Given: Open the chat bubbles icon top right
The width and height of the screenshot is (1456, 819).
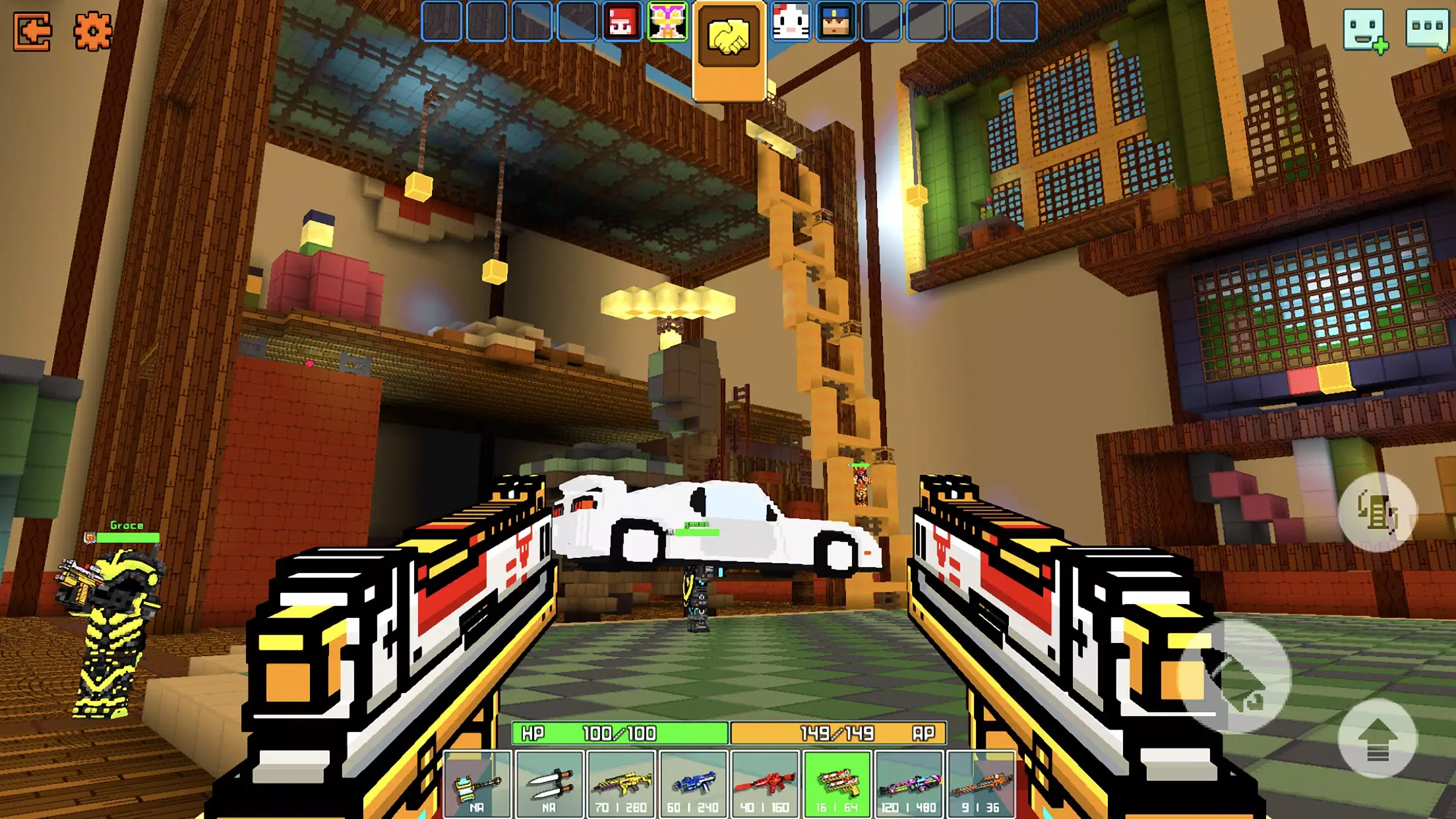Looking at the screenshot, I should [1422, 29].
